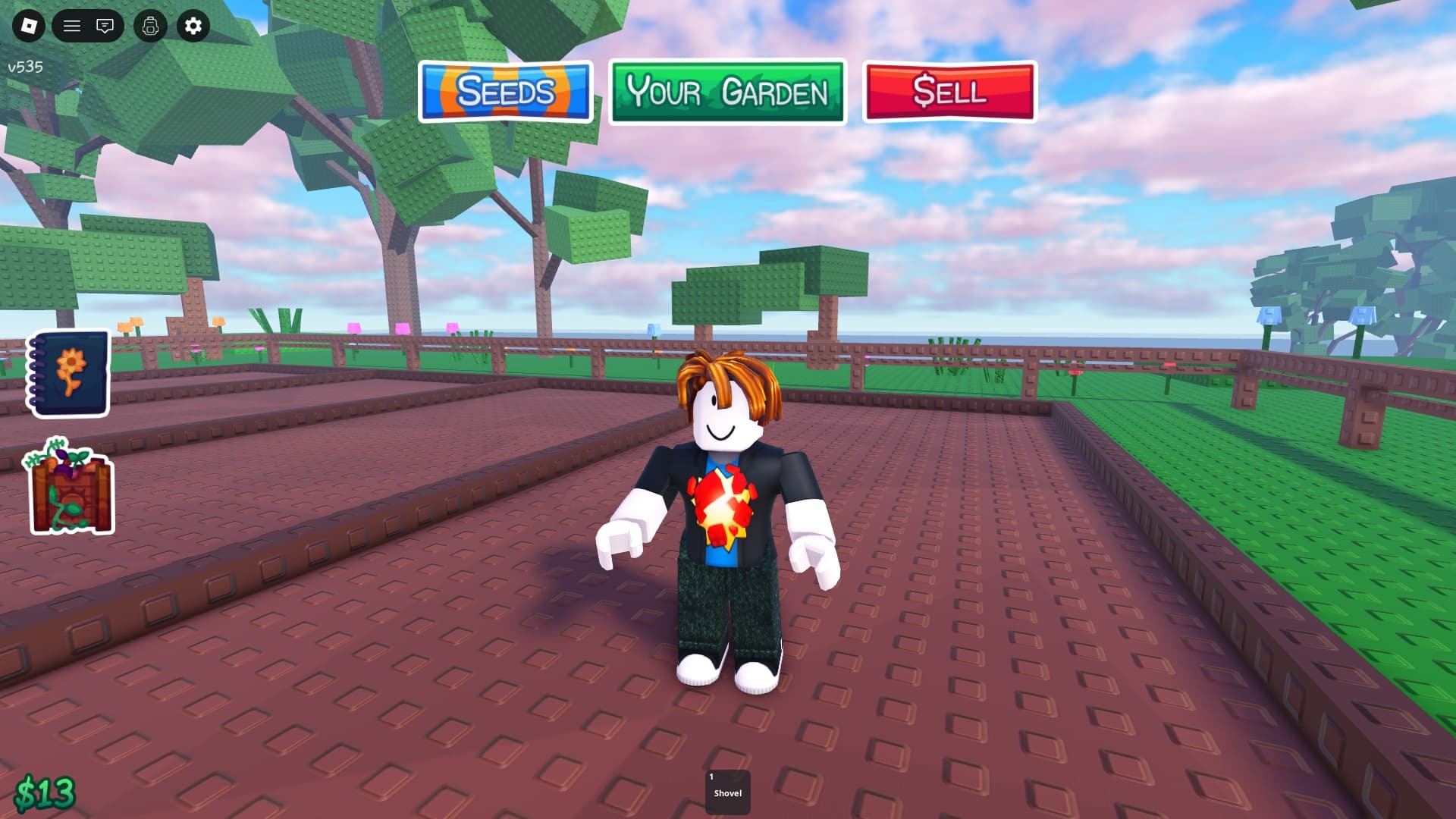
Task: Click the $13 money counter
Action: pyautogui.click(x=45, y=792)
